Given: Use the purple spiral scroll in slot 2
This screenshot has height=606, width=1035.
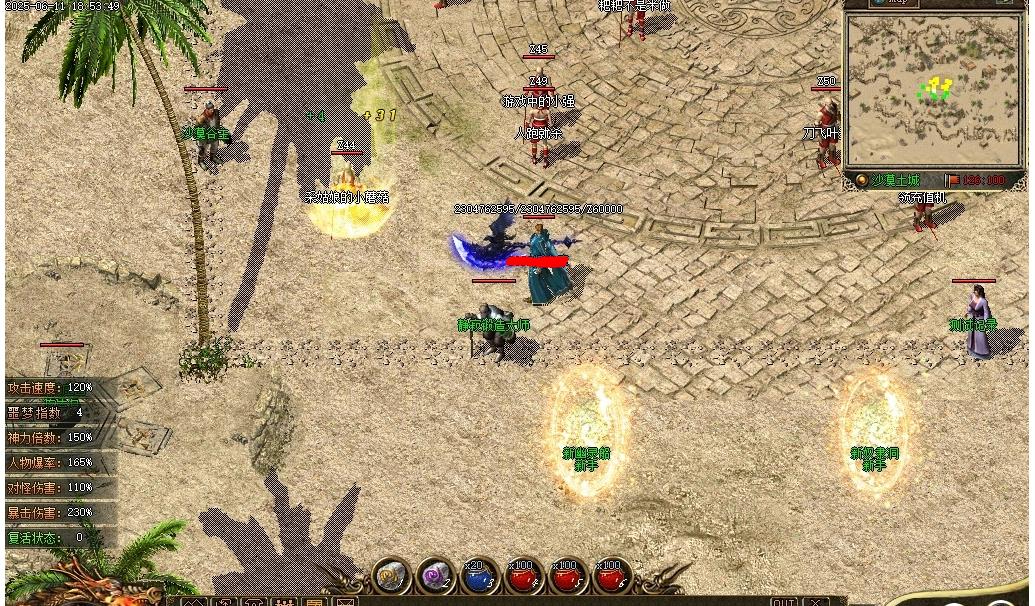Looking at the screenshot, I should pyautogui.click(x=437, y=576).
